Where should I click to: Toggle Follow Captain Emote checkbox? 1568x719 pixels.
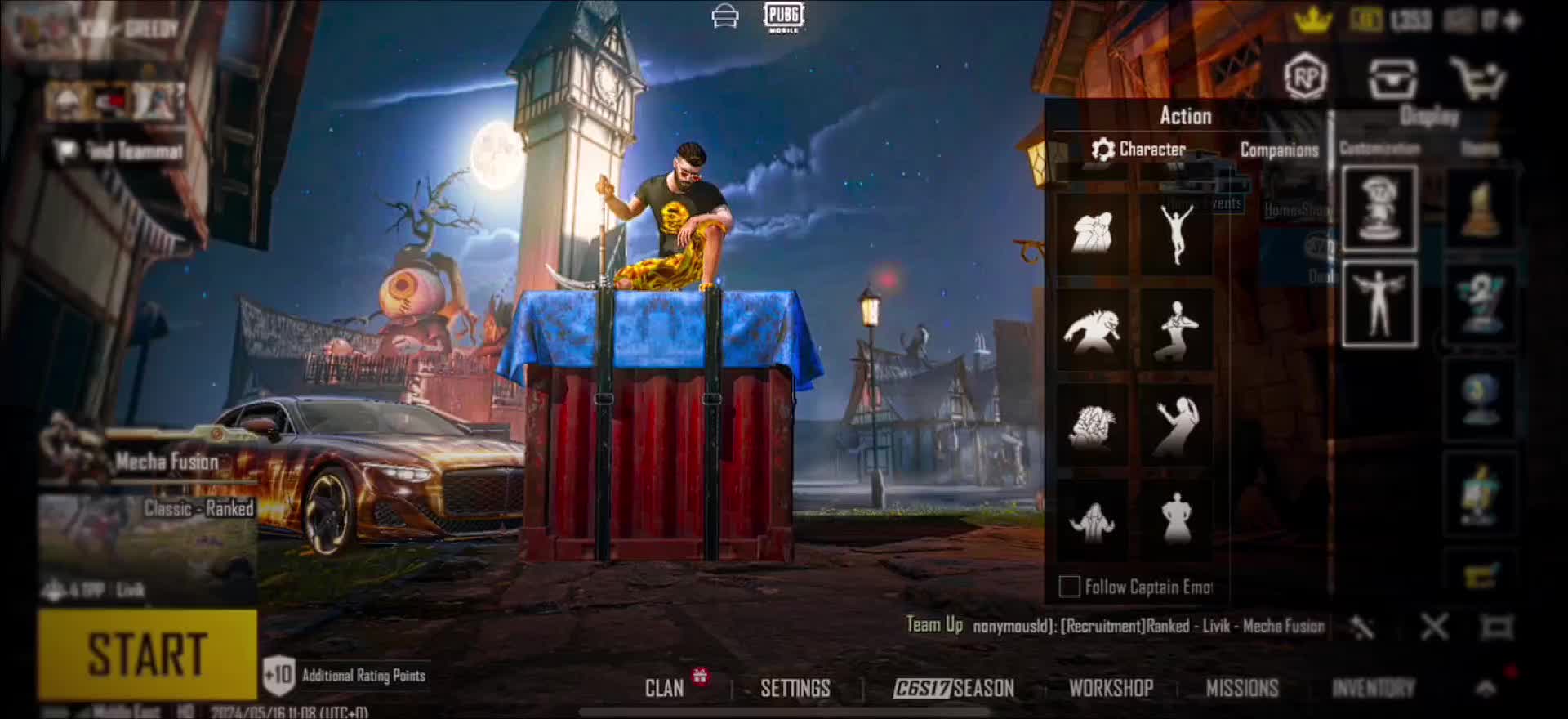coord(1069,587)
